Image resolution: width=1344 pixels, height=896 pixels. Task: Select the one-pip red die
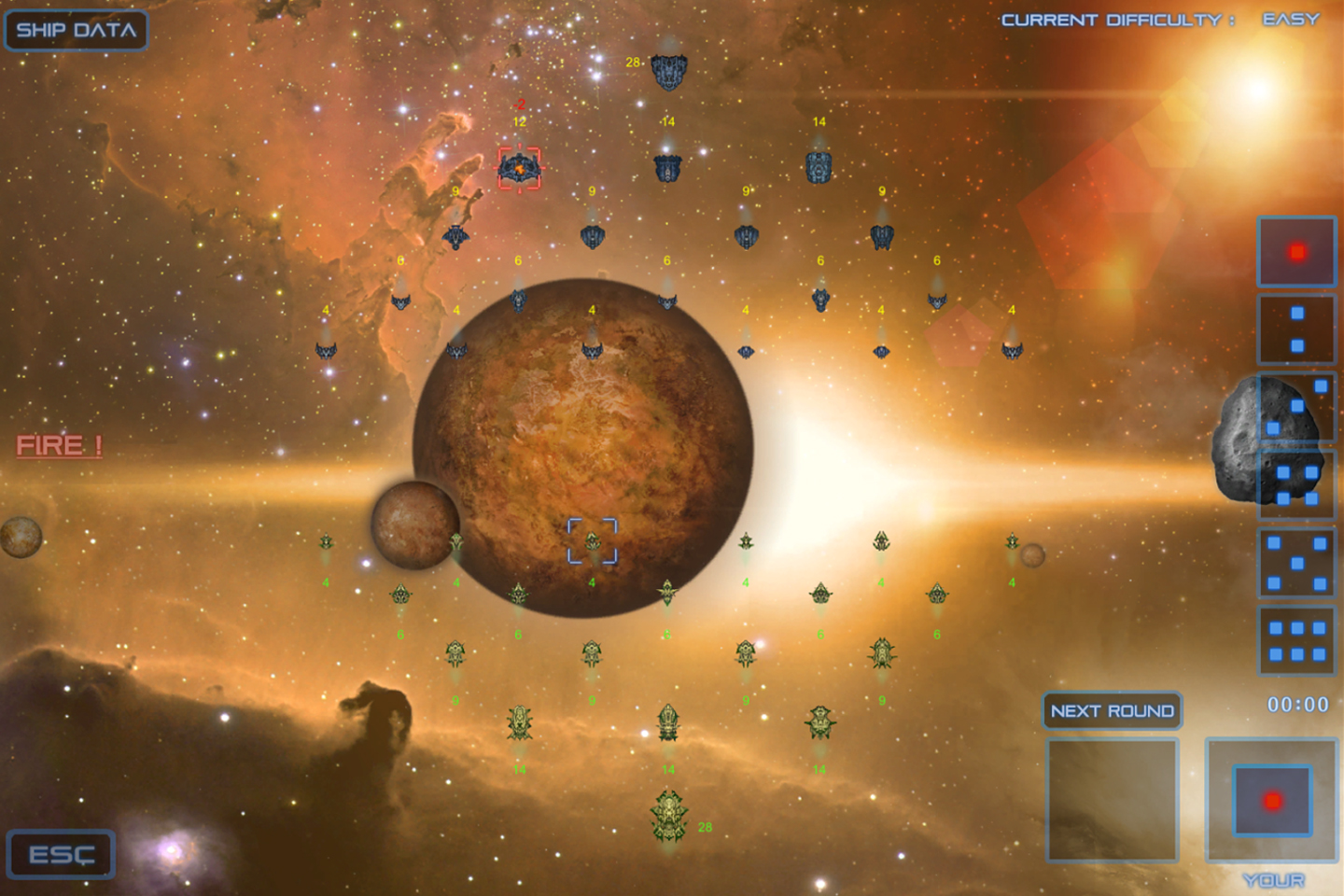tap(1296, 252)
